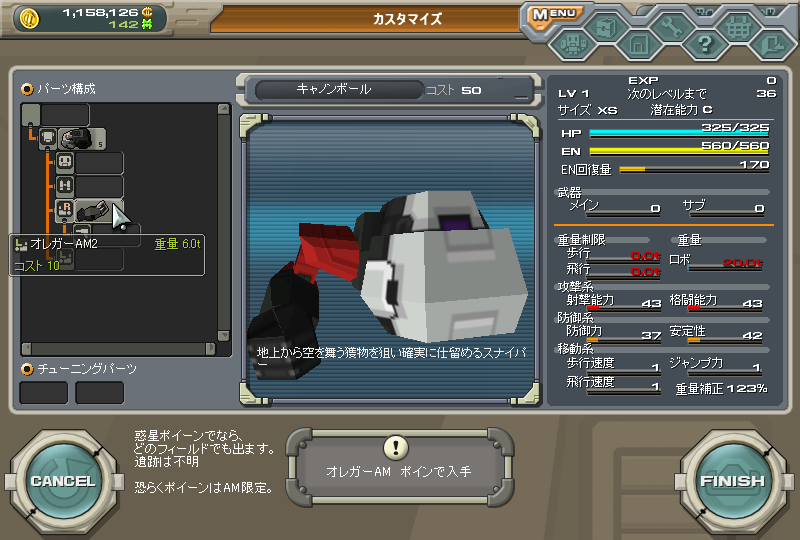
Task: Select the body part slot in the parts tree
Action: pos(73,138)
